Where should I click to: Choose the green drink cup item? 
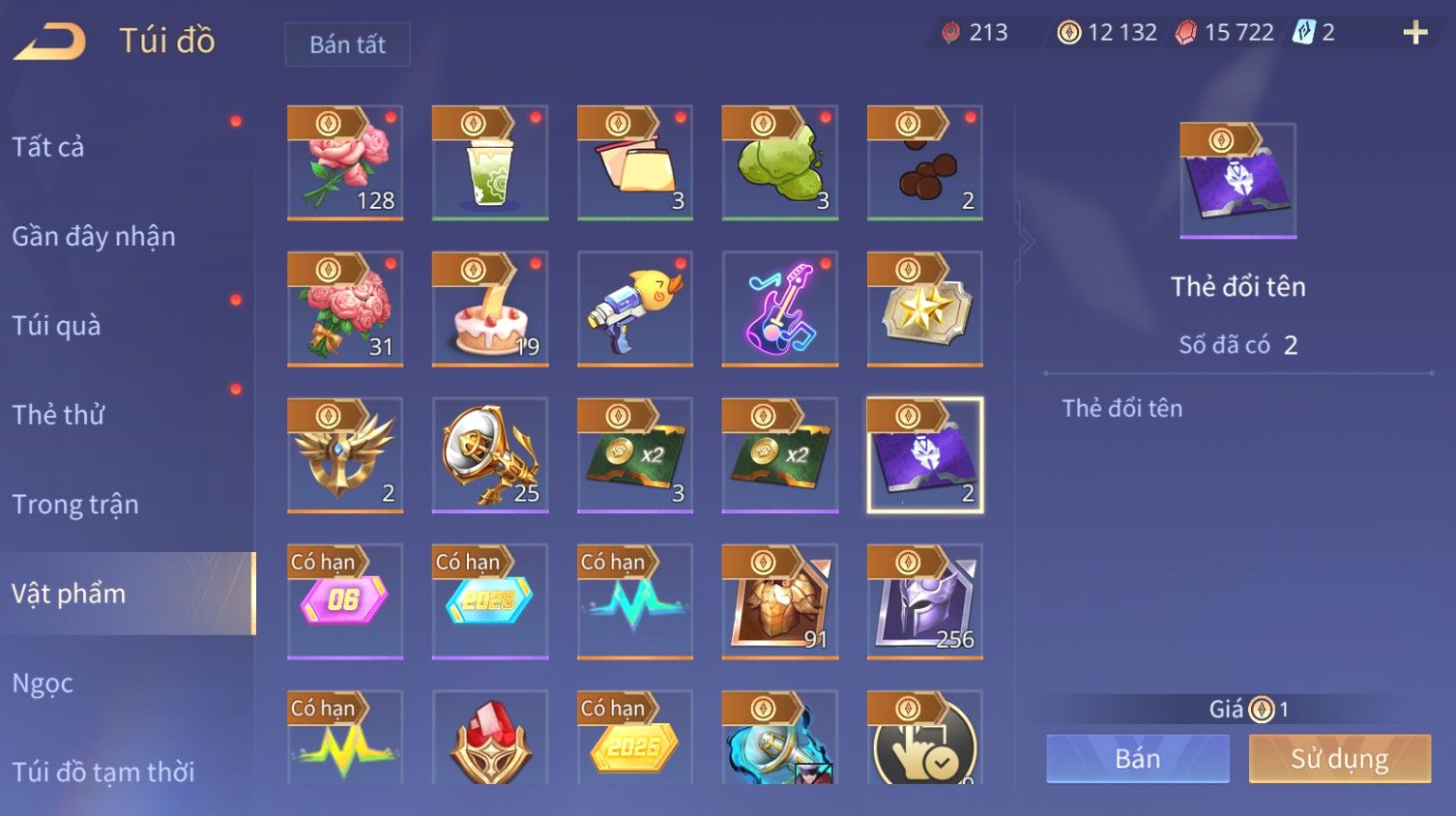coord(490,162)
